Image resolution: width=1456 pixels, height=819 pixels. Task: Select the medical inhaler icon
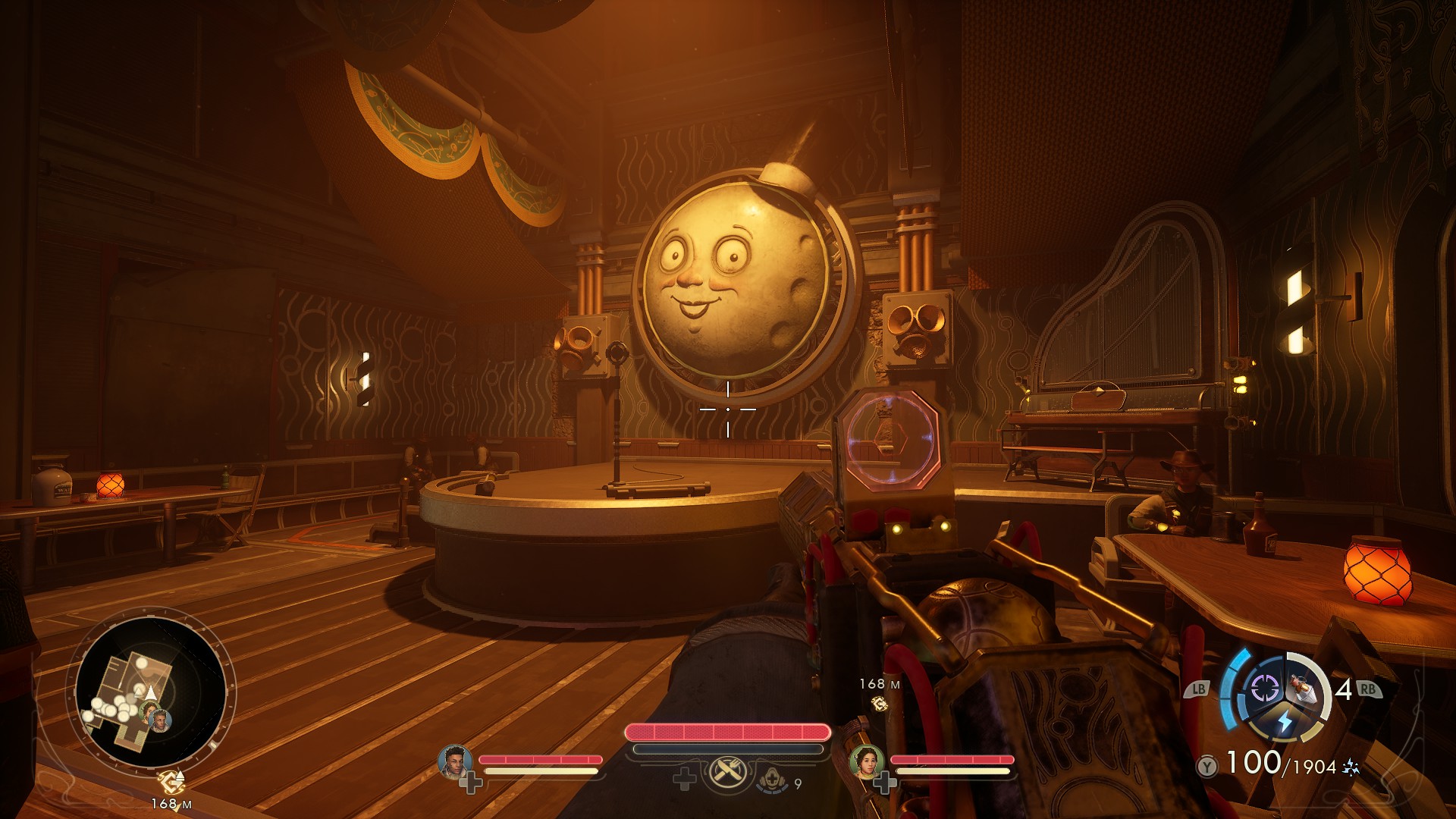[771, 779]
